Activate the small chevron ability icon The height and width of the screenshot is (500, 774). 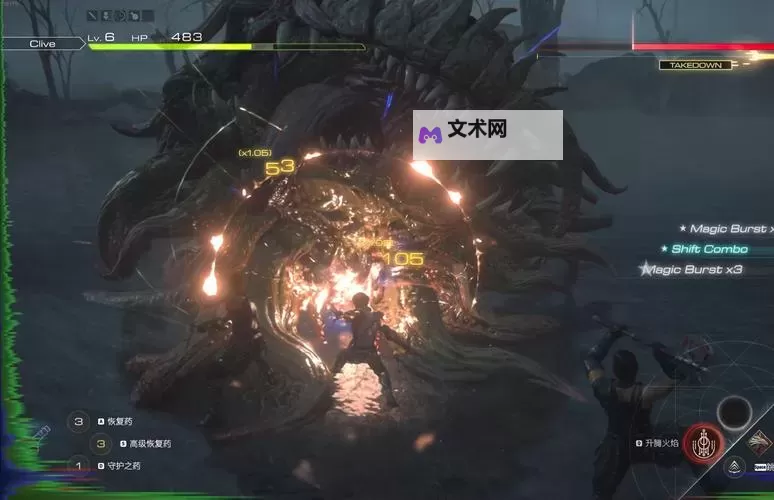tap(735, 467)
